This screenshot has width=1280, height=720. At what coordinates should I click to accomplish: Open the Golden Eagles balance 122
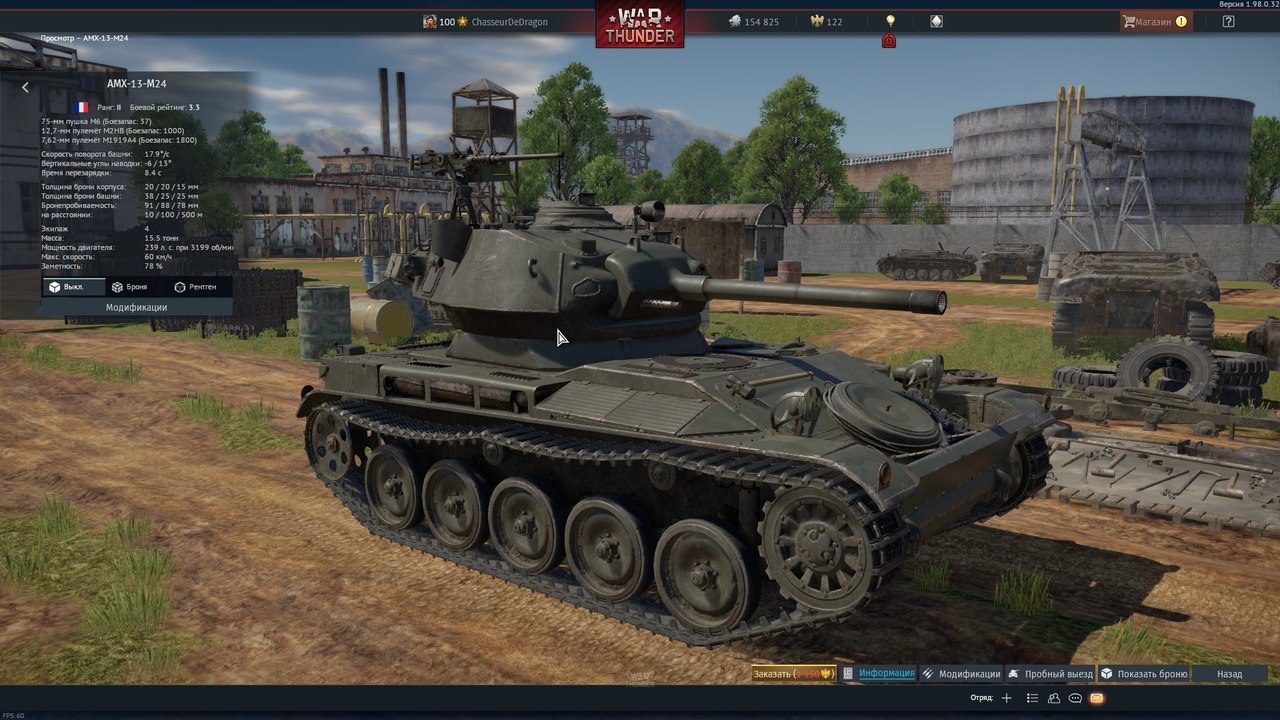click(826, 22)
